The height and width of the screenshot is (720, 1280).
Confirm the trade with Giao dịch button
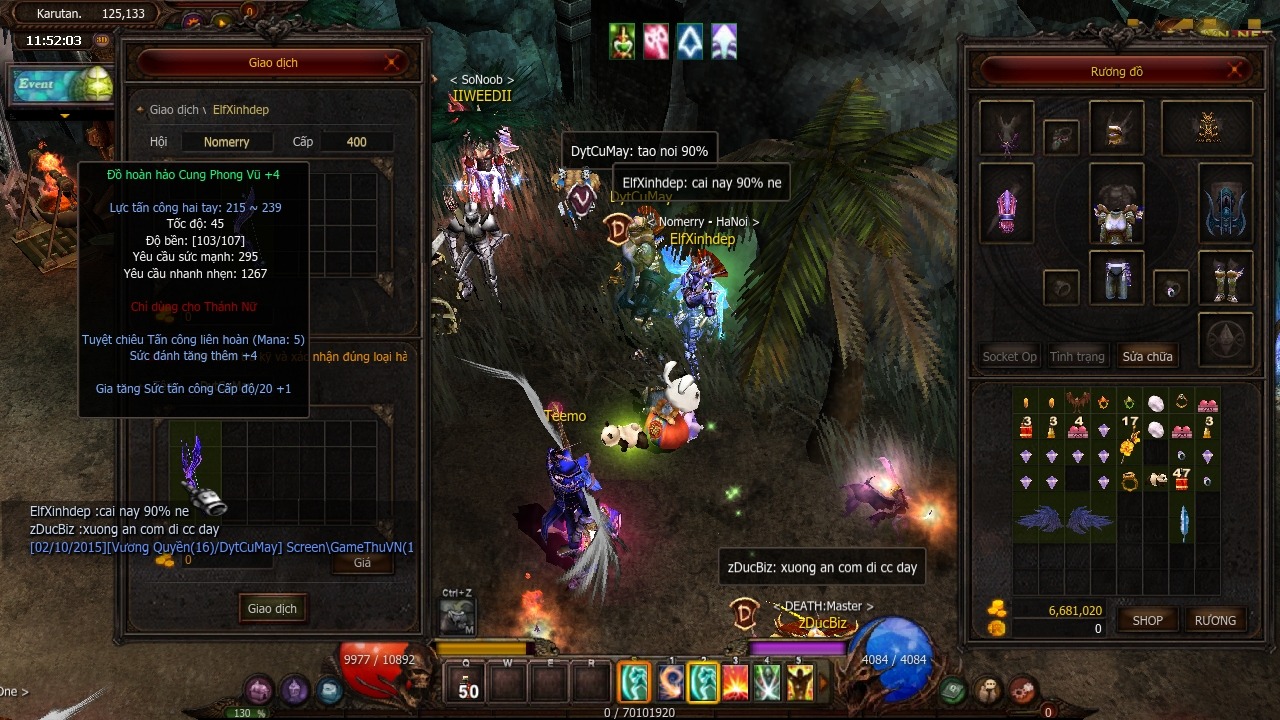pos(272,608)
